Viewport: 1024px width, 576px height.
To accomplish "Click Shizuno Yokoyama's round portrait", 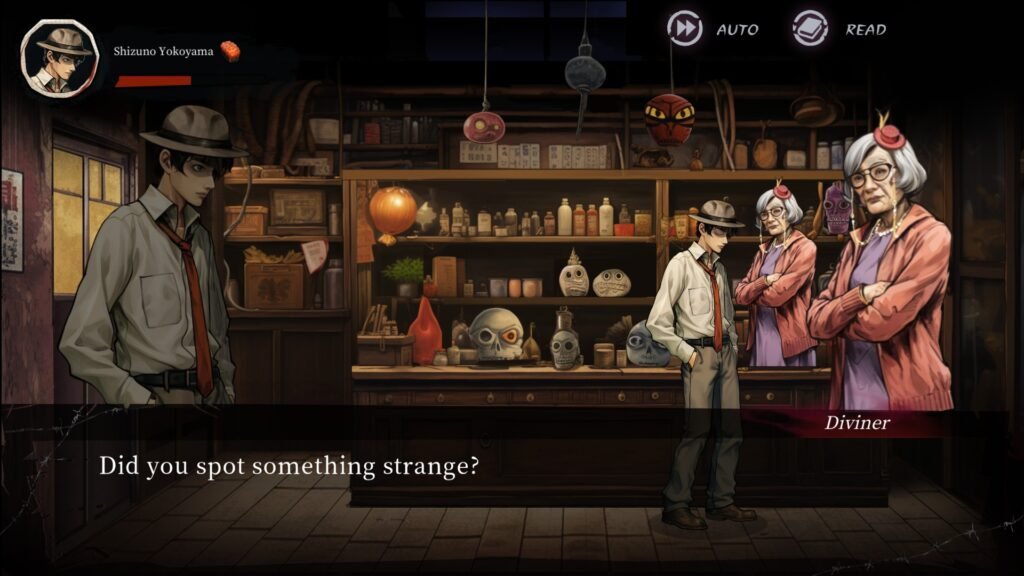I will 59,57.
